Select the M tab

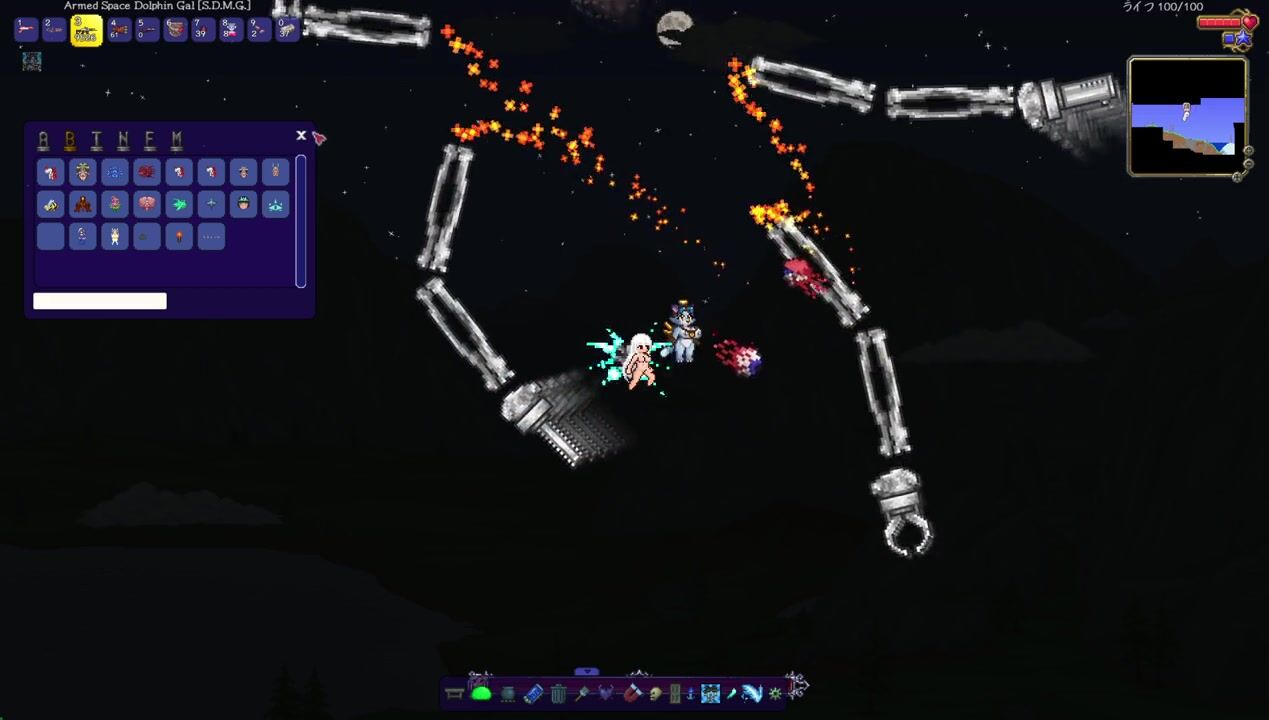(x=176, y=140)
